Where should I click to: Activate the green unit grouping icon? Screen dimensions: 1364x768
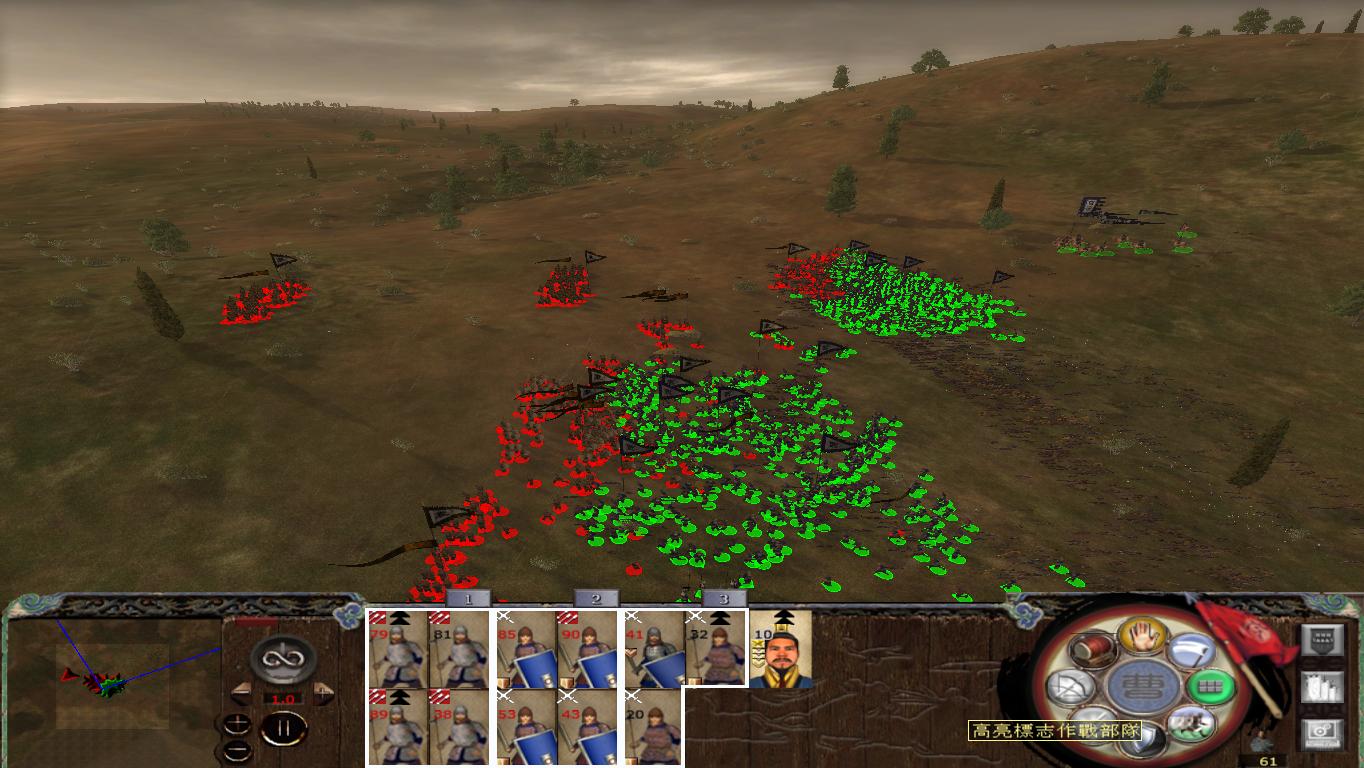click(1208, 688)
